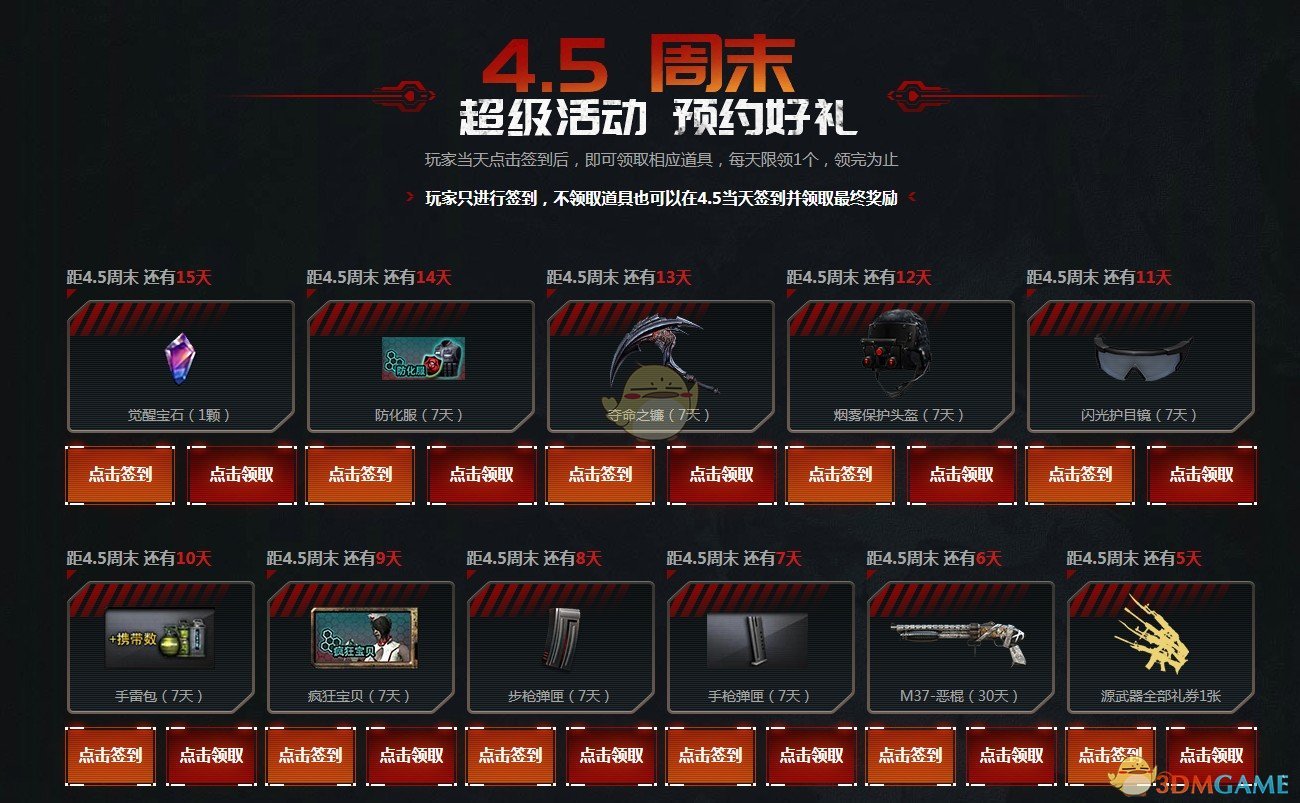Sign in under 夺命之镰
This screenshot has height=803, width=1300.
coord(598,475)
